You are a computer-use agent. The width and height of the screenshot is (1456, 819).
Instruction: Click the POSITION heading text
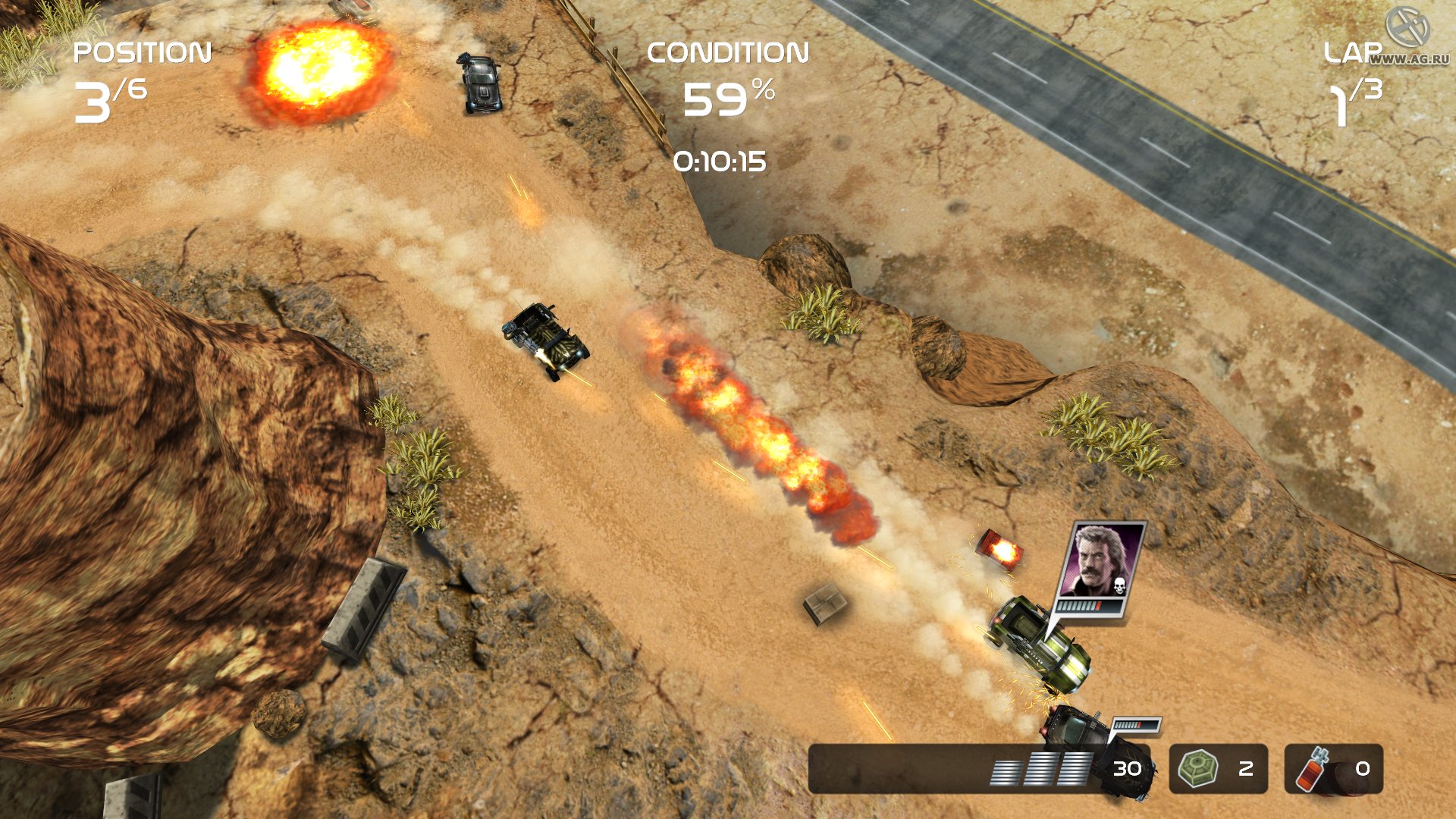coord(141,52)
